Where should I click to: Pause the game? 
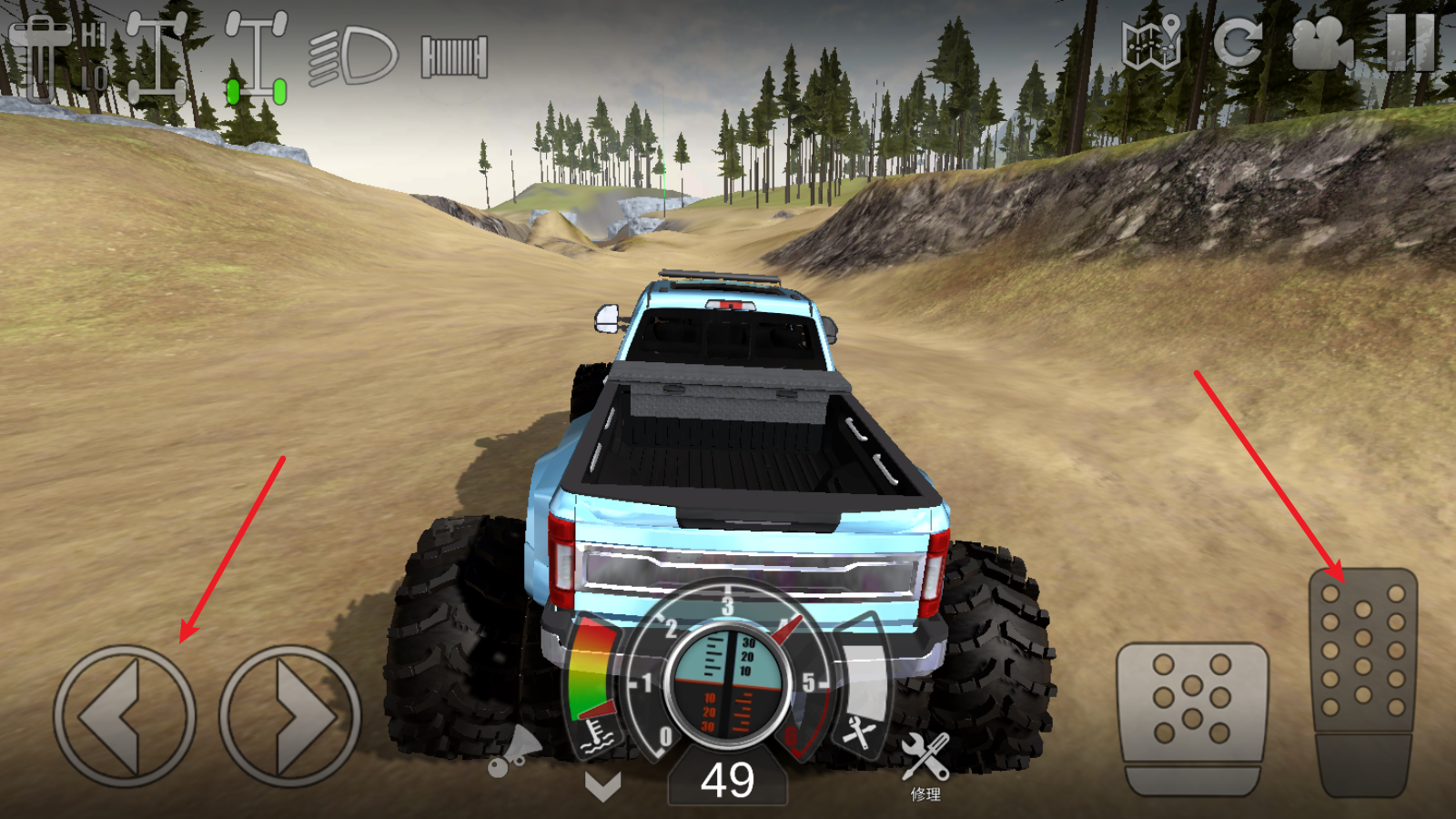tap(1410, 43)
